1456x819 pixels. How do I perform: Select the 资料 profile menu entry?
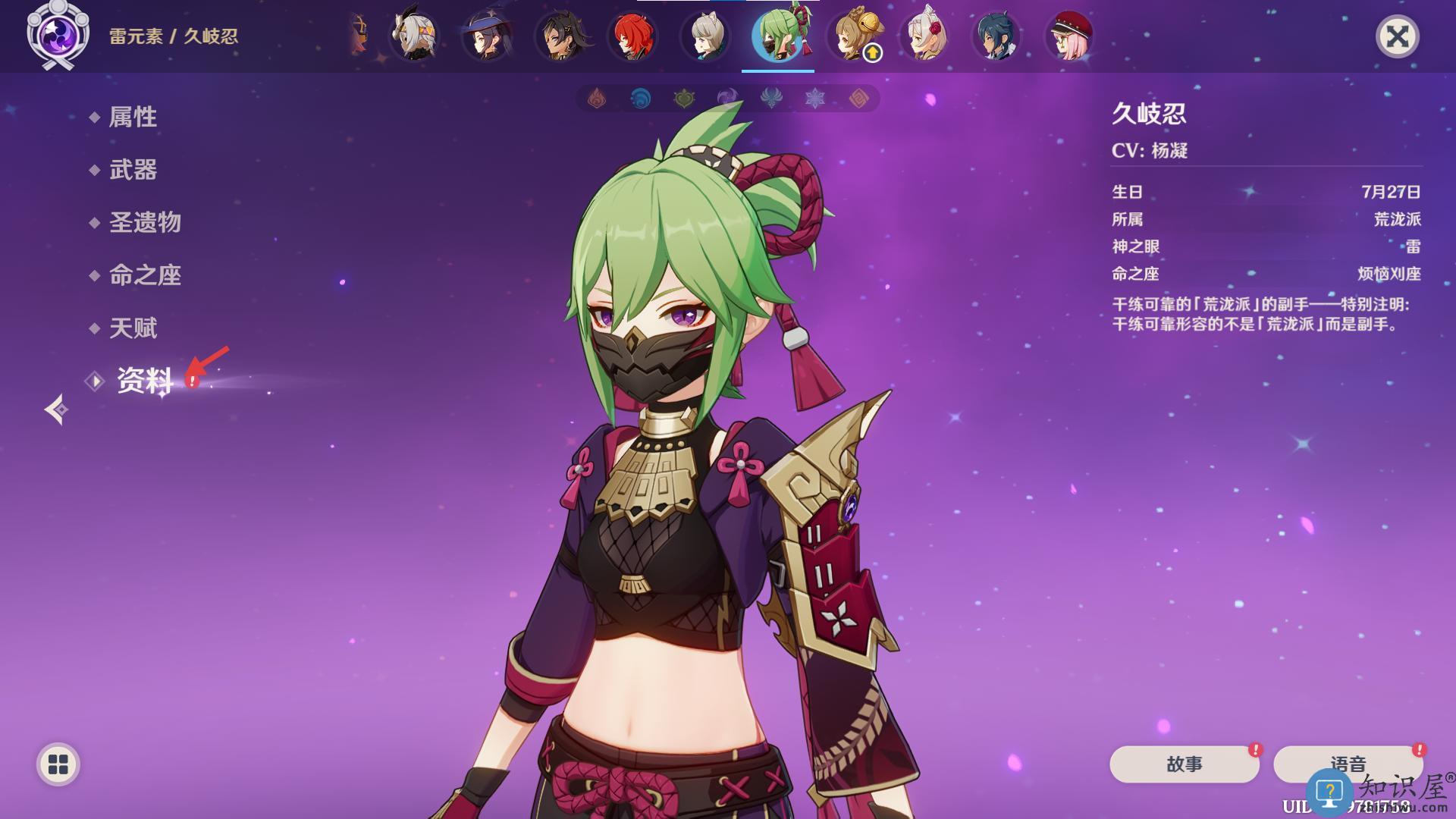(x=144, y=381)
